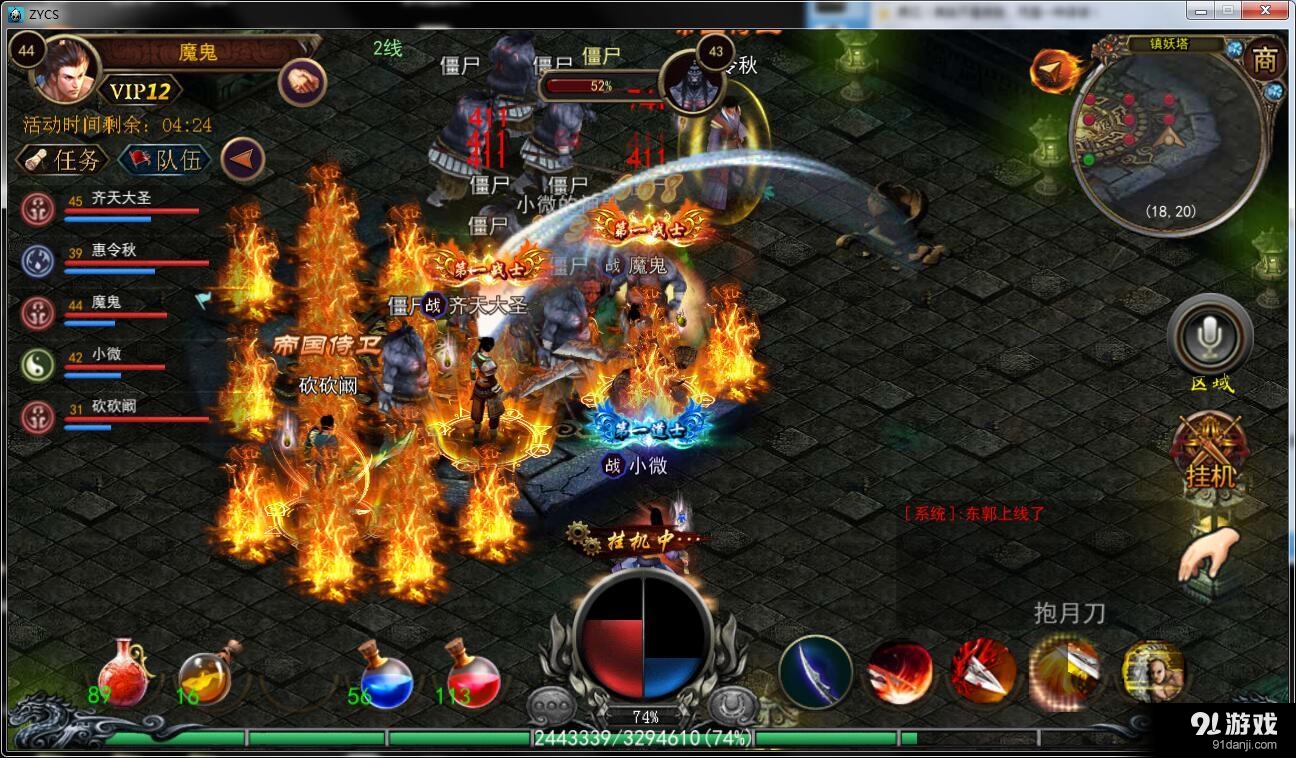Click the handshake icon beside the player name
Screen dimensions: 1296x758
tap(301, 81)
